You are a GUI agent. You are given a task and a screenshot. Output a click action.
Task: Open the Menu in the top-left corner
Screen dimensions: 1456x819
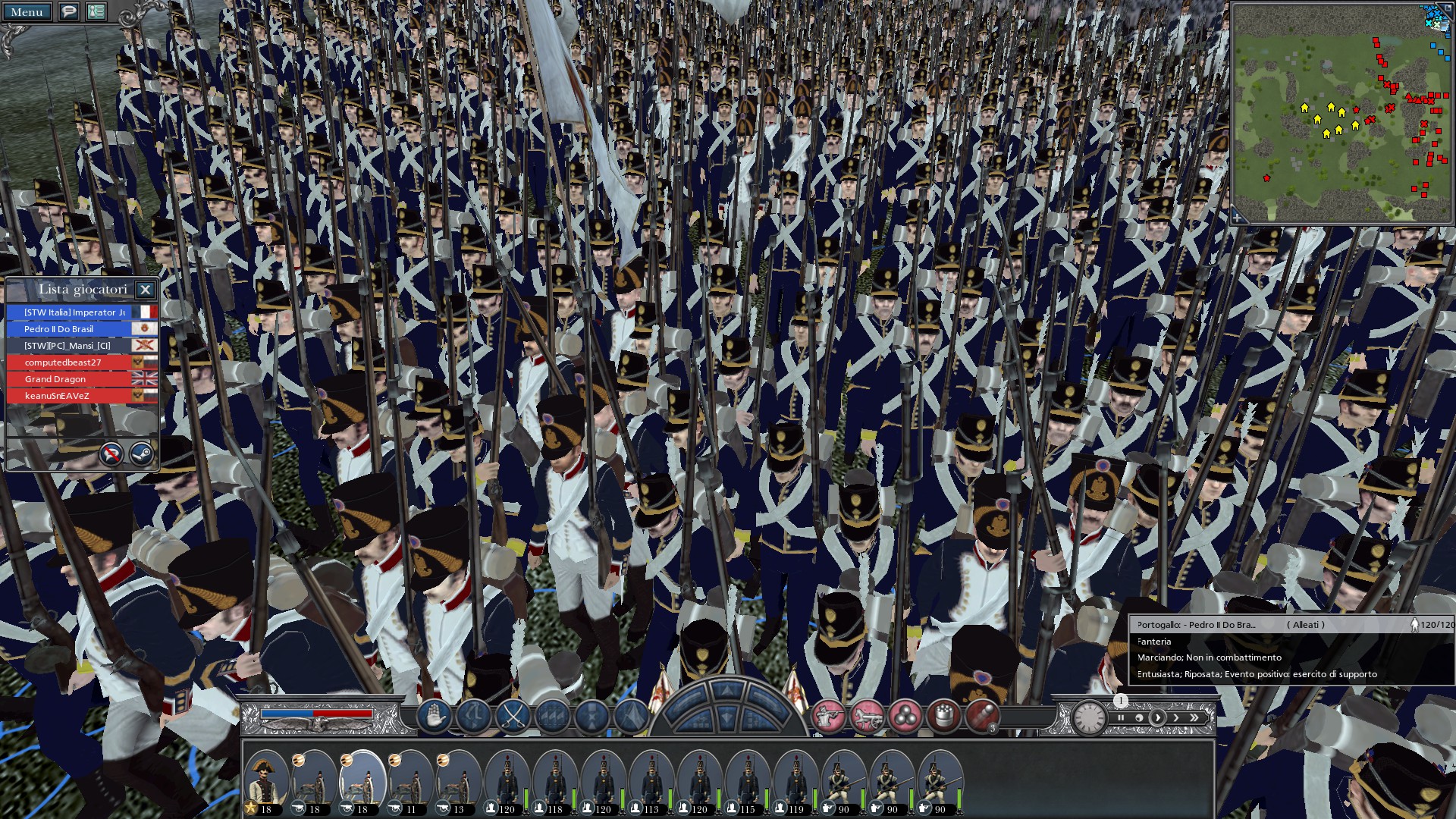27,11
